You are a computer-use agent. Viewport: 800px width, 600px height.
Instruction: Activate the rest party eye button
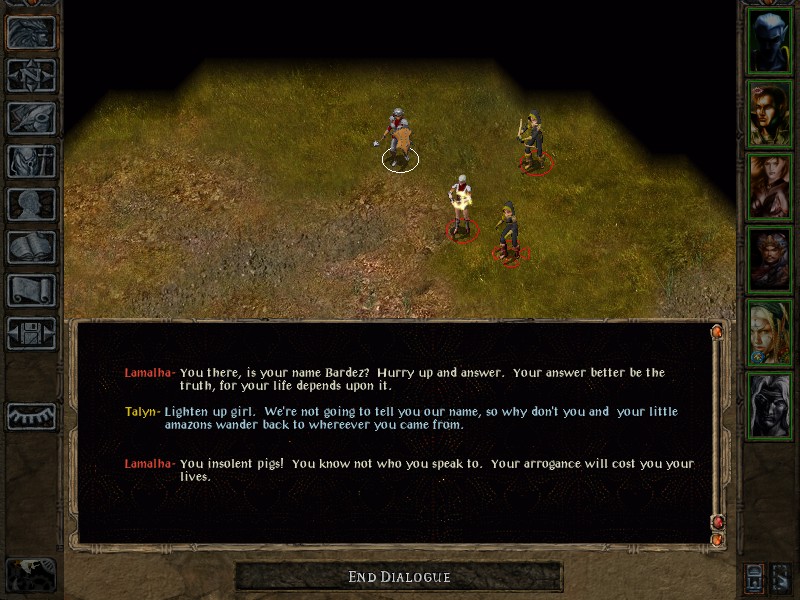pyautogui.click(x=31, y=416)
